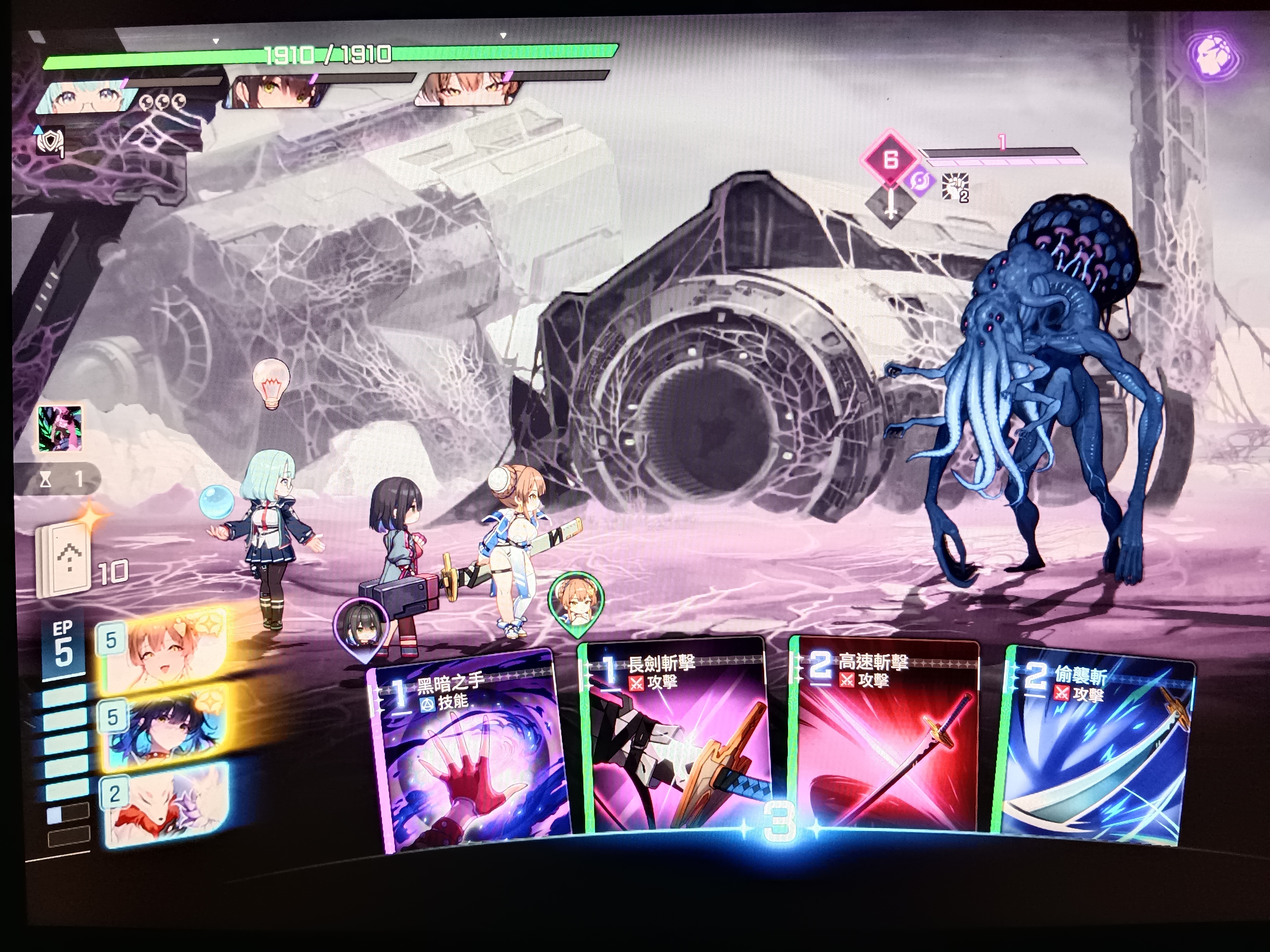Check the enemy's fist status icon
The height and width of the screenshot is (952, 1270).
(955, 186)
